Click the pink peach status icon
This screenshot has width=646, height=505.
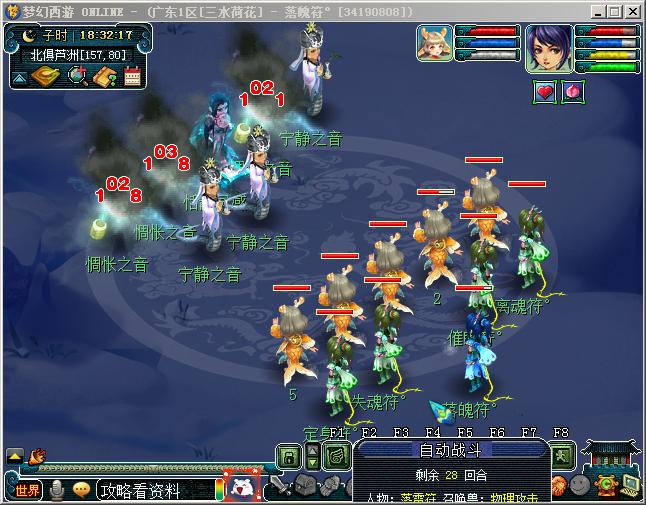574,92
